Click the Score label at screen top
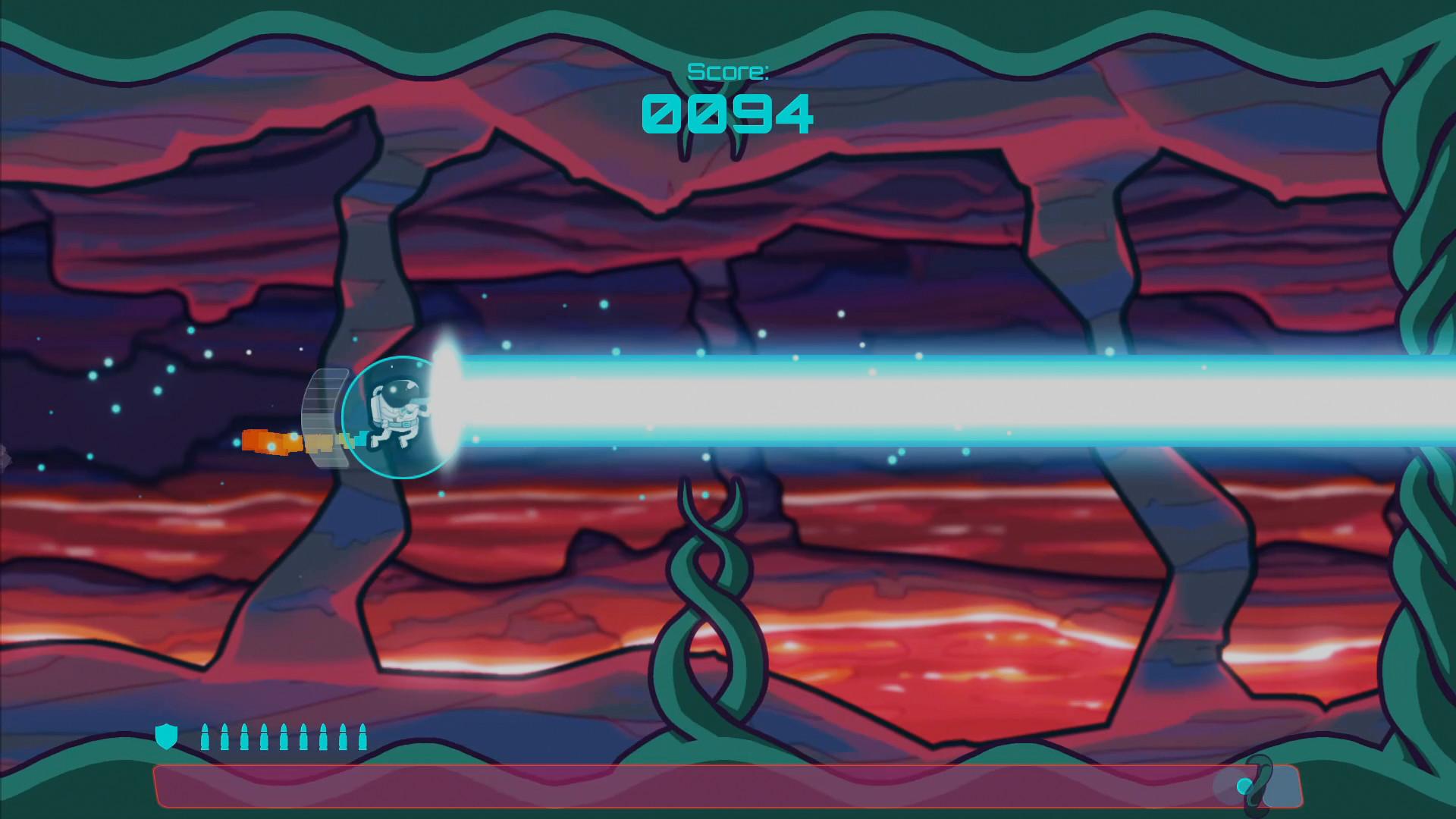The width and height of the screenshot is (1456, 819). [x=729, y=71]
